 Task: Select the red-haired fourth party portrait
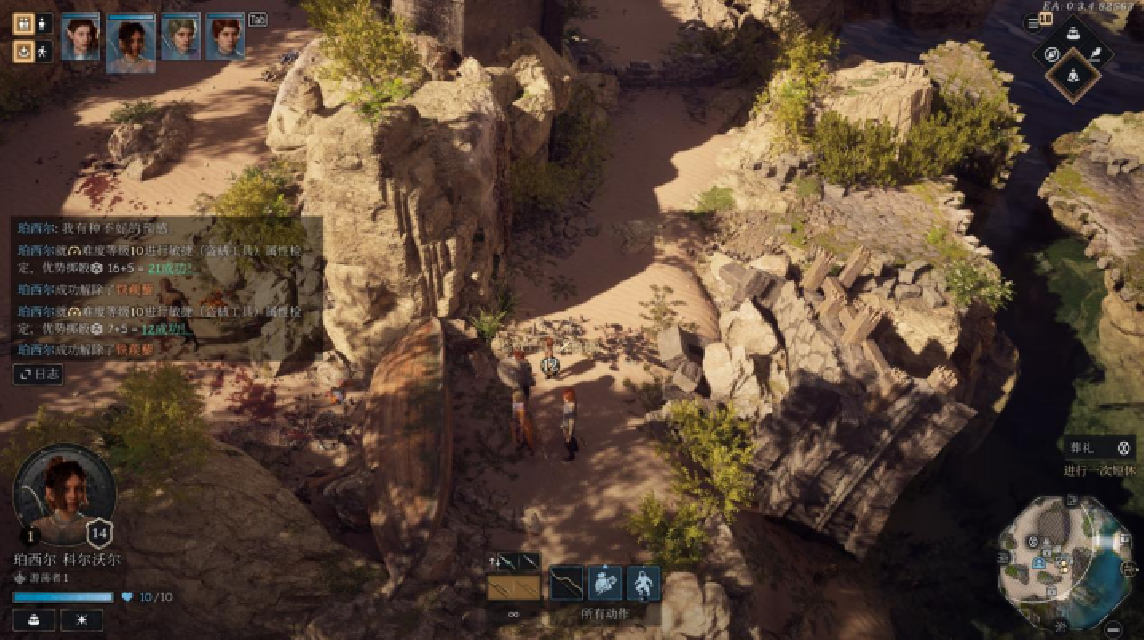coord(225,37)
